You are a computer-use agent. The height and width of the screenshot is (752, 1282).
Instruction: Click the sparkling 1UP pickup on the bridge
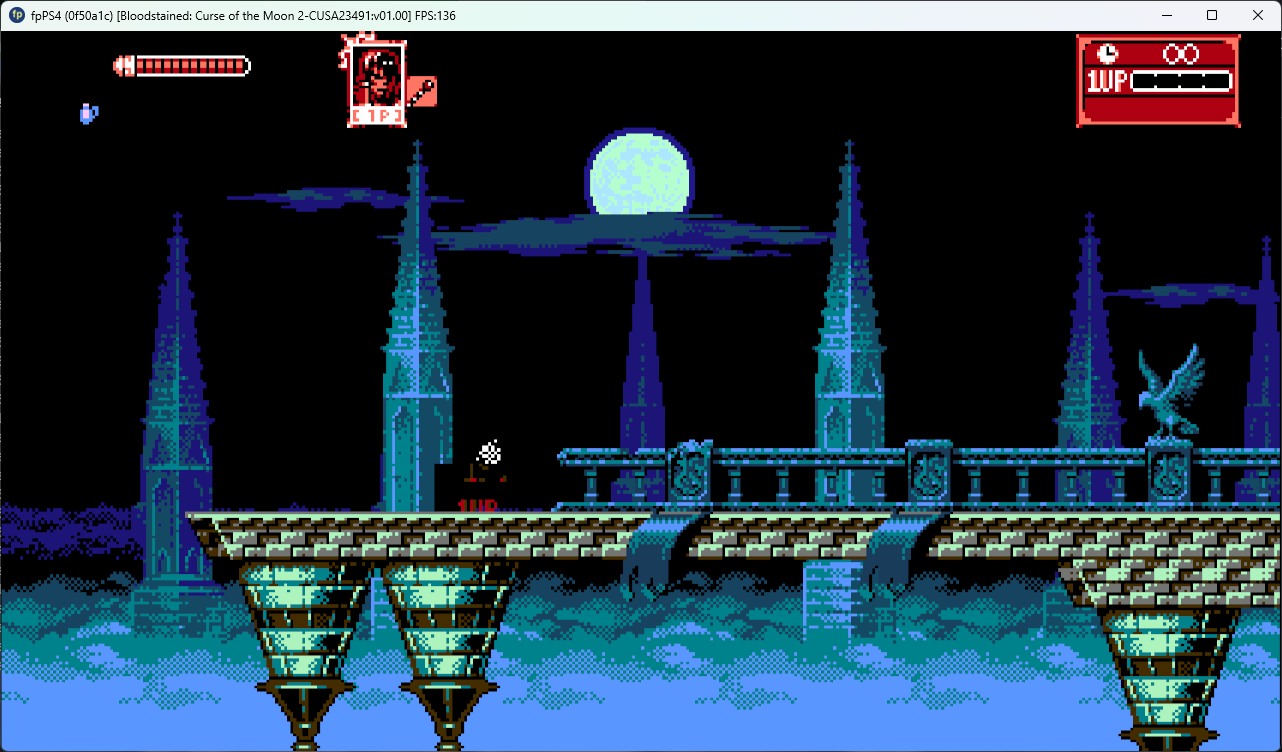point(488,452)
